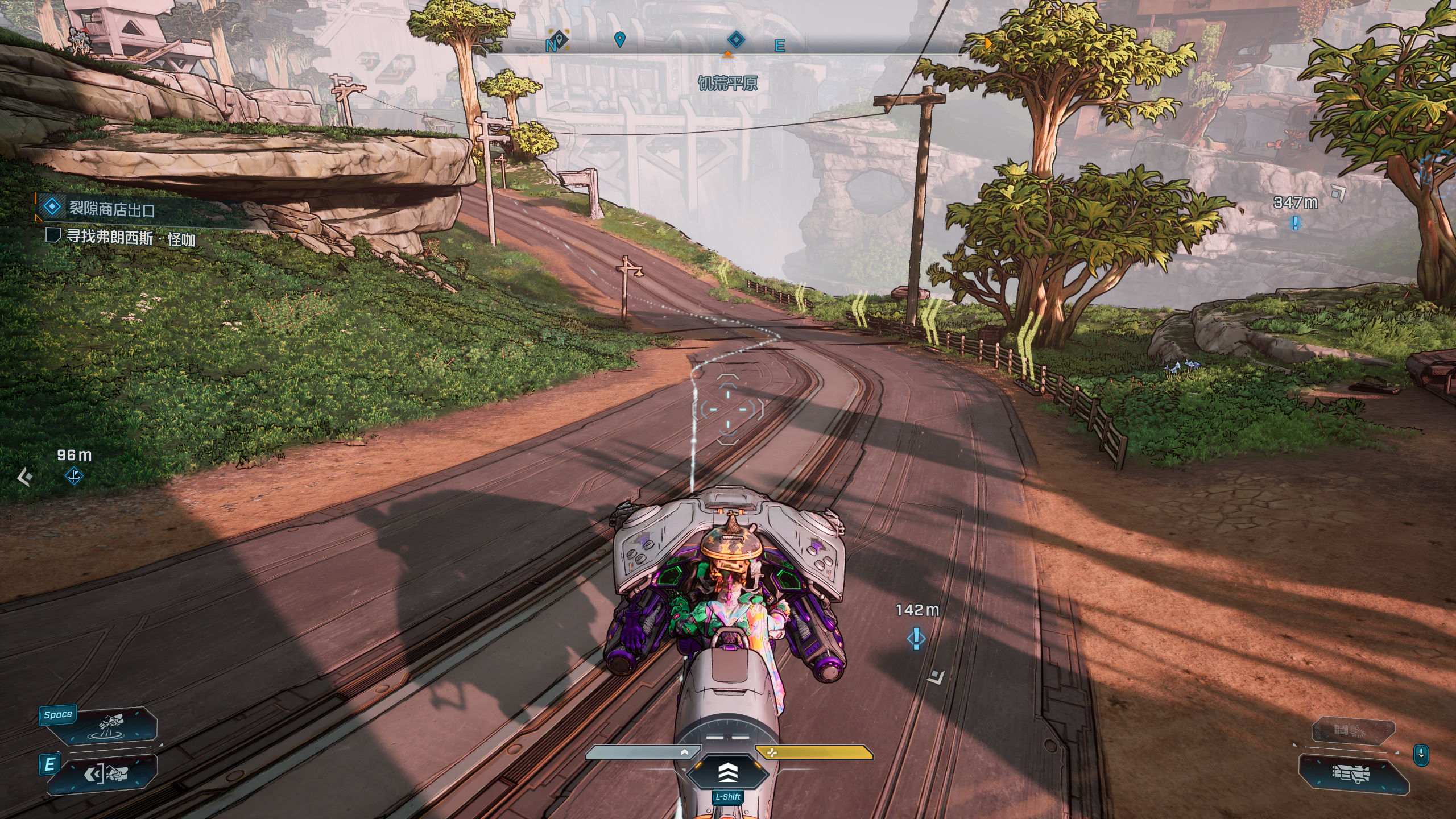Tick the 寻找弗朗西斯·怪咖 objective checkbox
This screenshot has height=819, width=1456.
tap(53, 235)
